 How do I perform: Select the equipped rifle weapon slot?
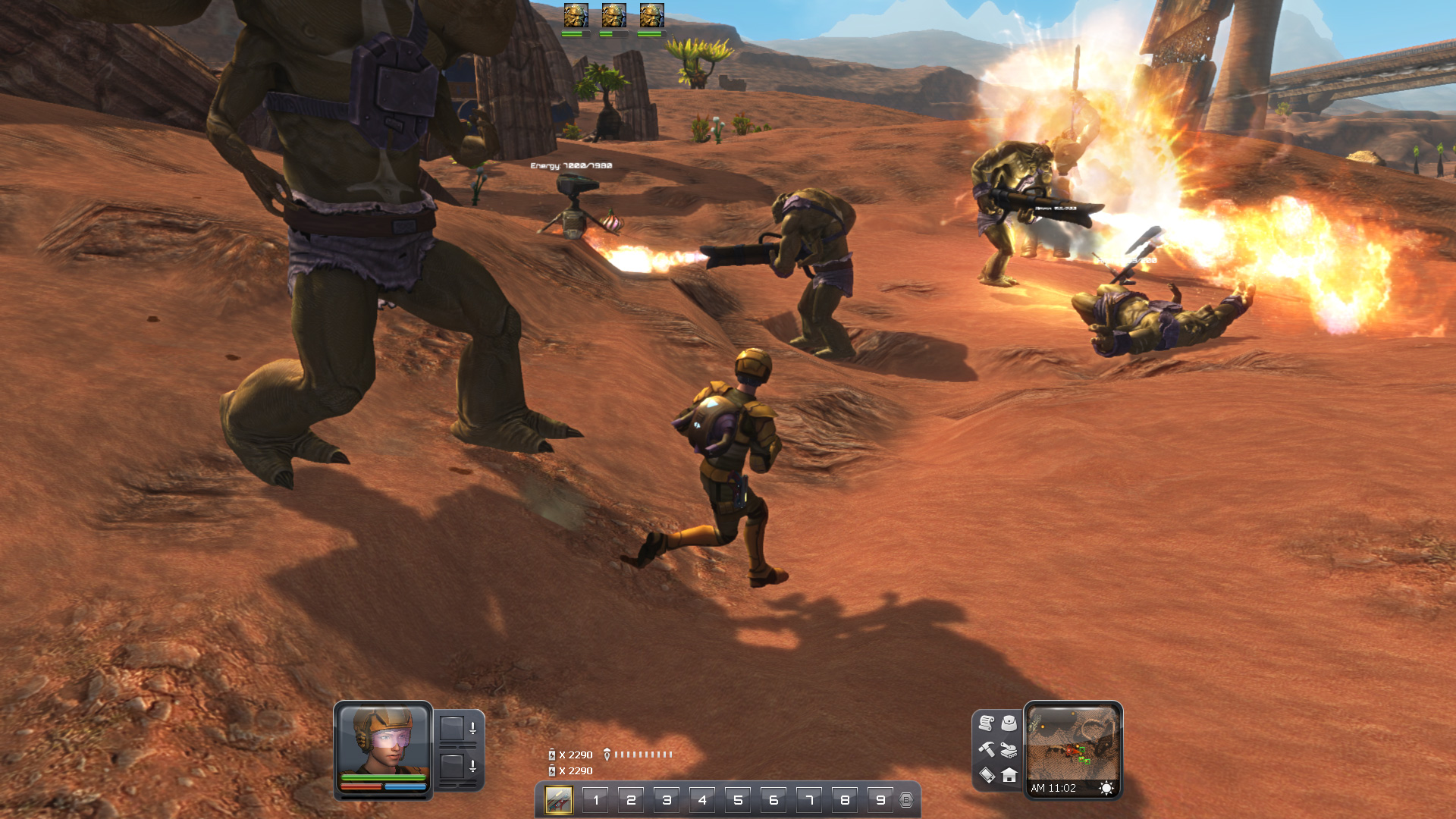coord(559,800)
